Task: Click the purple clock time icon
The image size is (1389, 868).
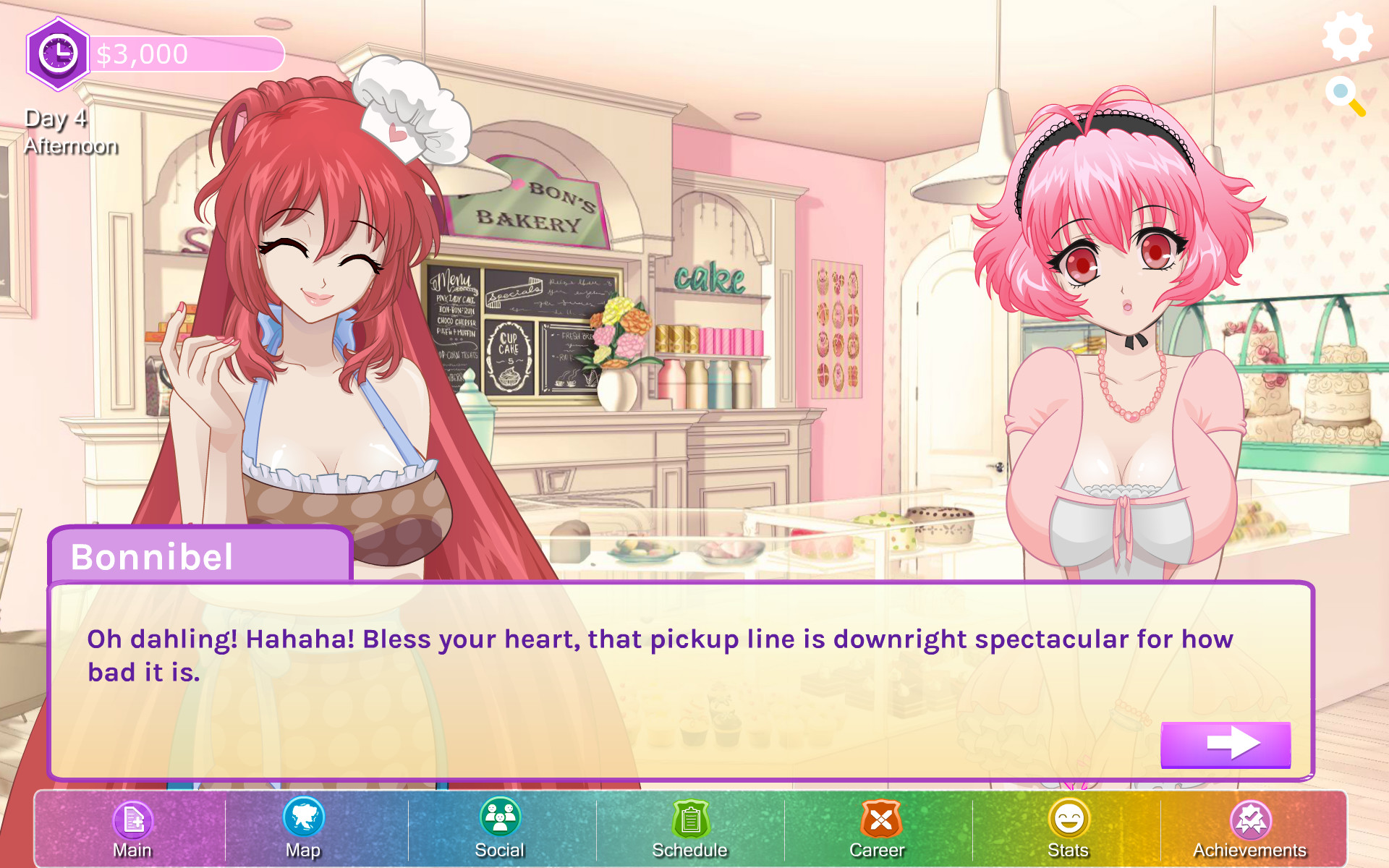Action: point(58,54)
